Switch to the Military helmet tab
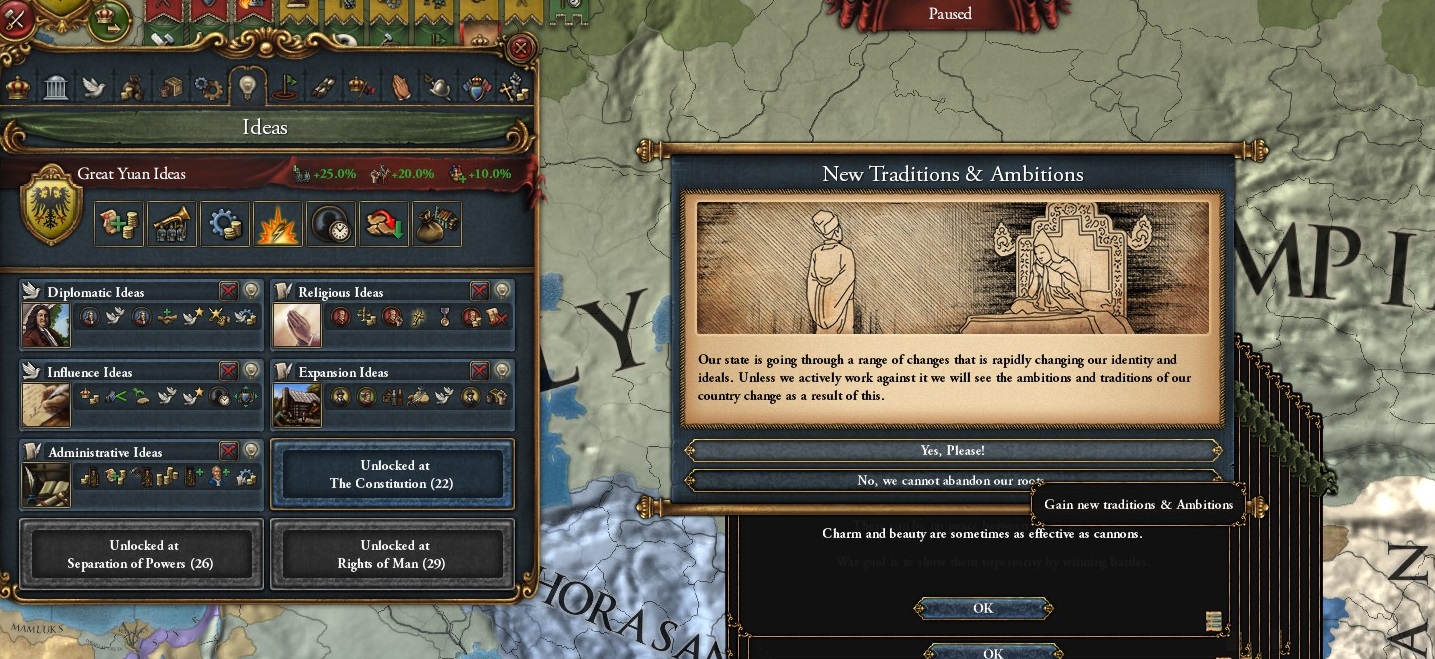This screenshot has height=659, width=1435. (x=438, y=88)
